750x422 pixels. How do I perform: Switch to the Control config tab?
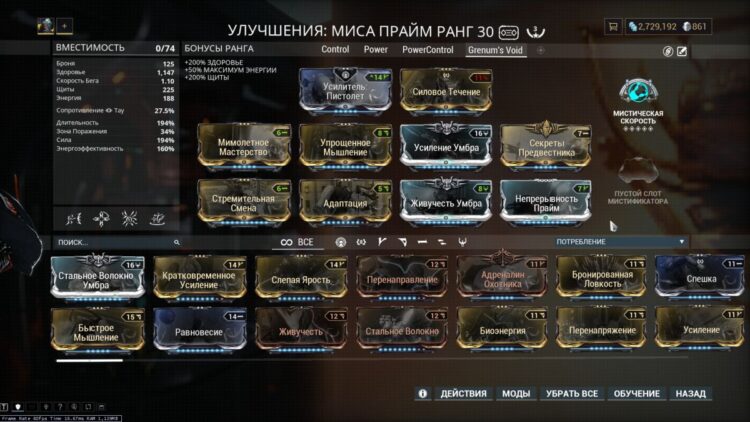(x=335, y=48)
